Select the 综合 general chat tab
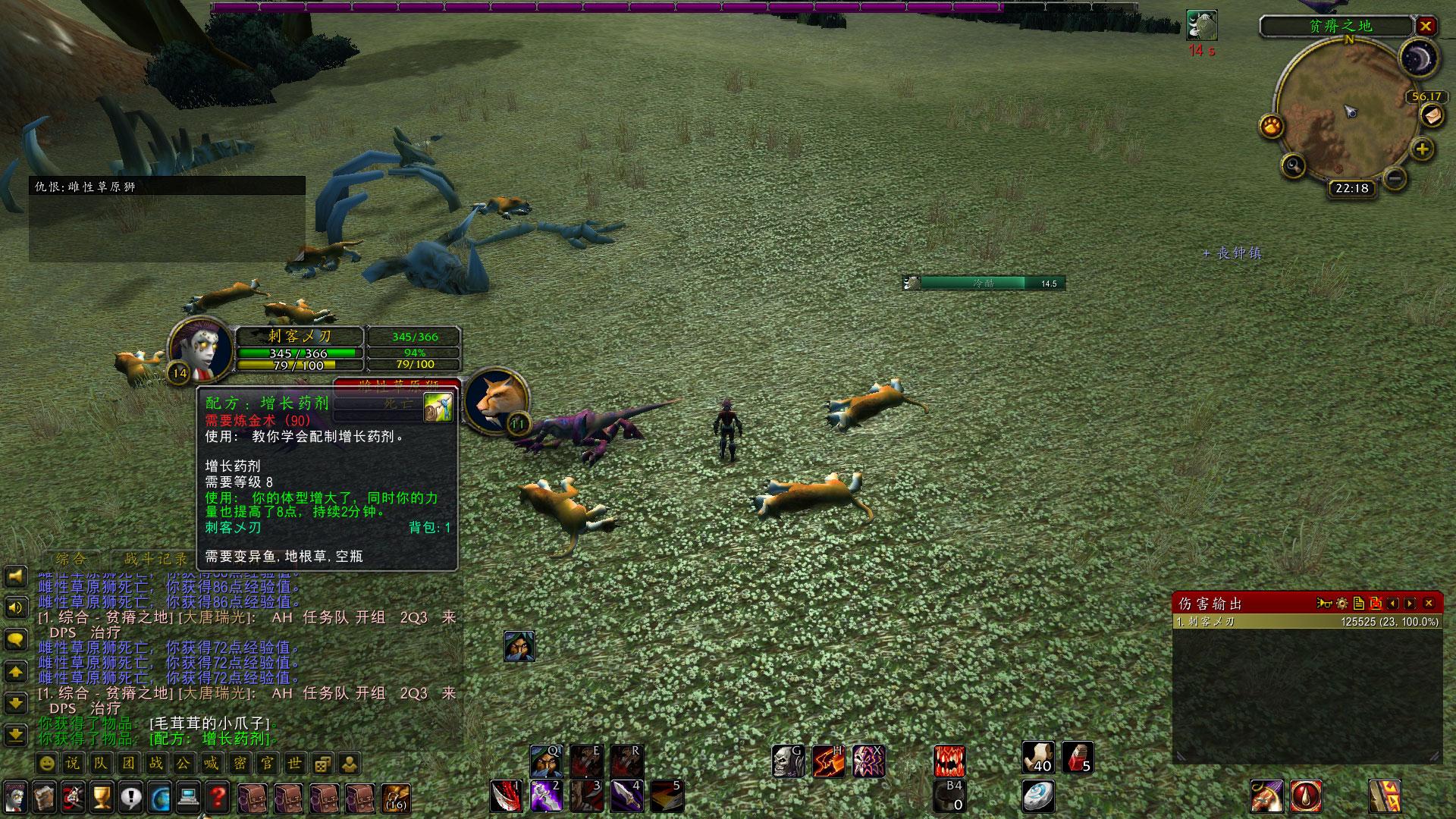 tap(71, 560)
